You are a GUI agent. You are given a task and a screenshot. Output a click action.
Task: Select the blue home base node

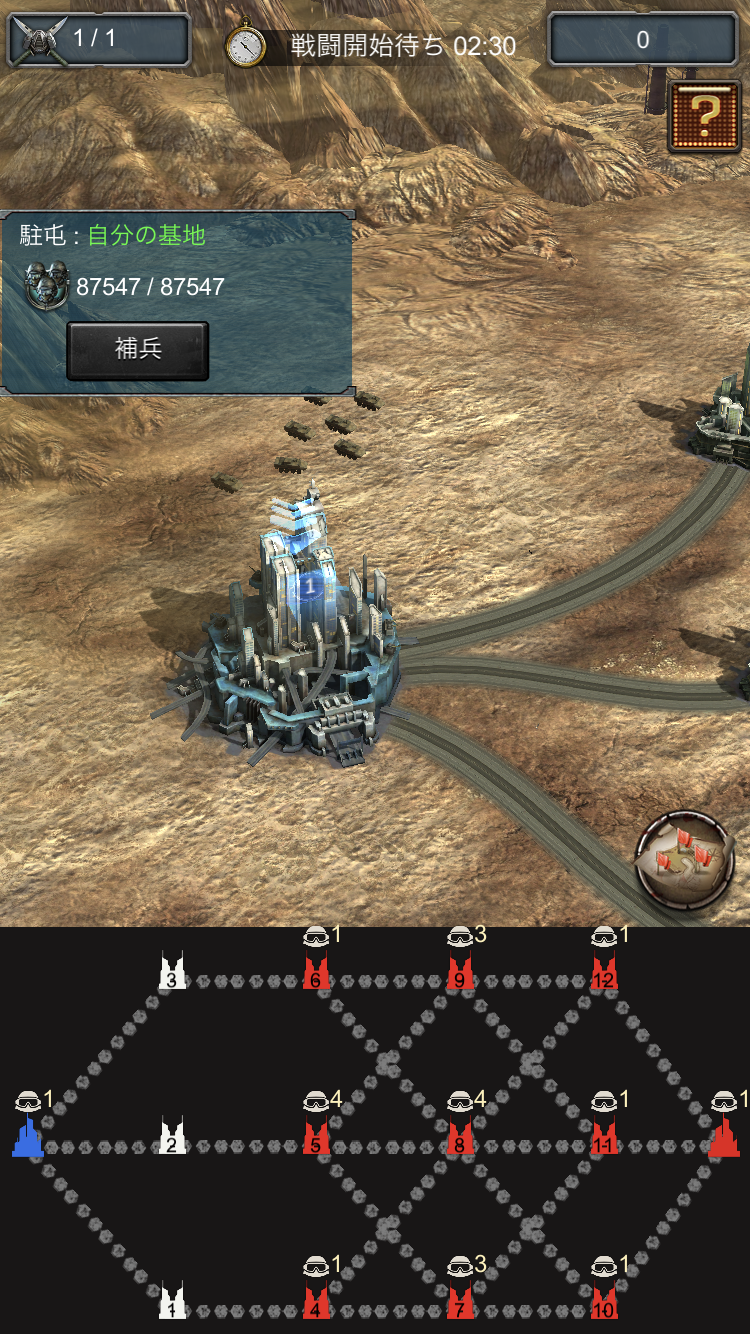click(28, 1138)
